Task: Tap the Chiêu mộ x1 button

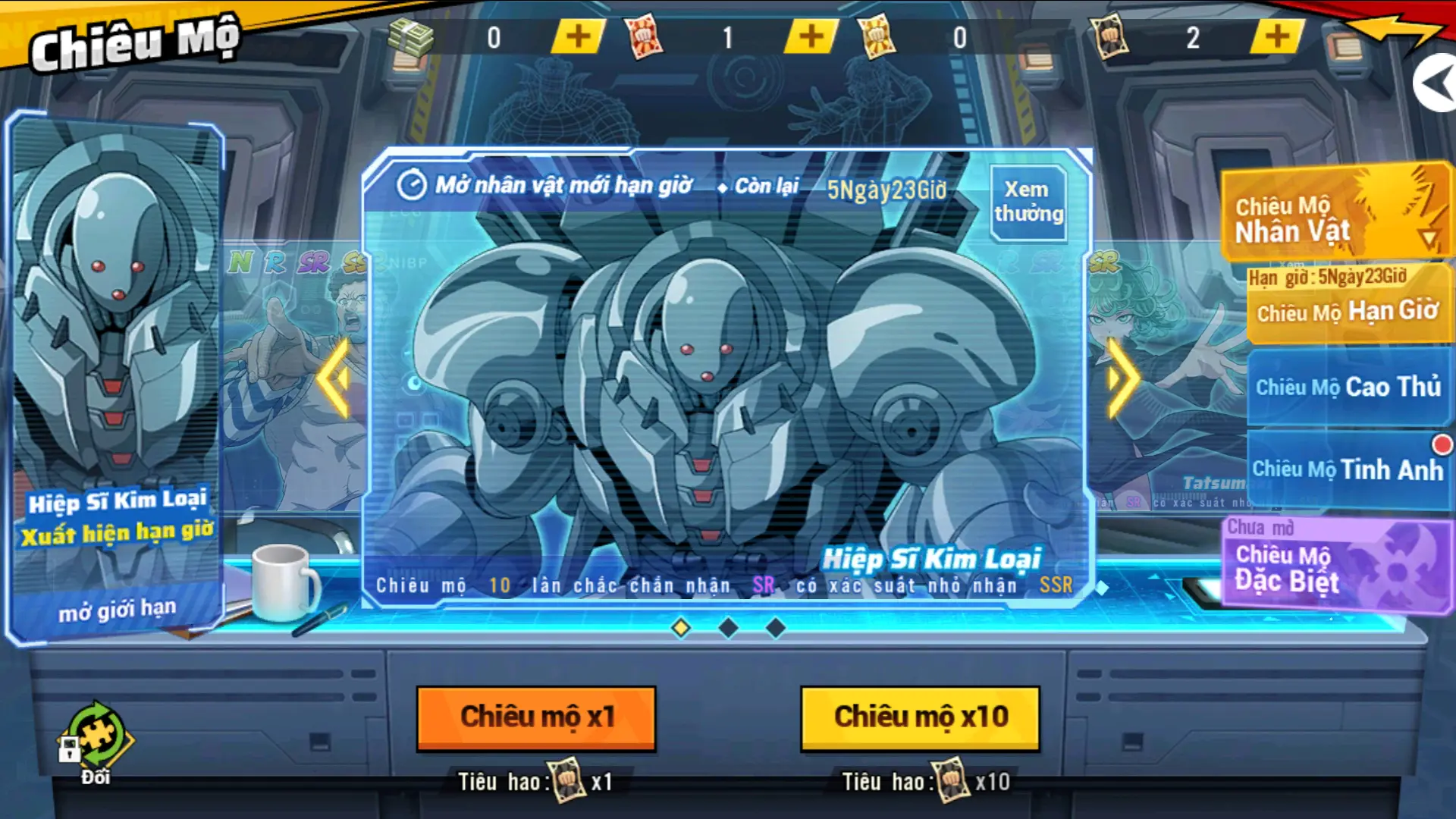Action: (536, 717)
